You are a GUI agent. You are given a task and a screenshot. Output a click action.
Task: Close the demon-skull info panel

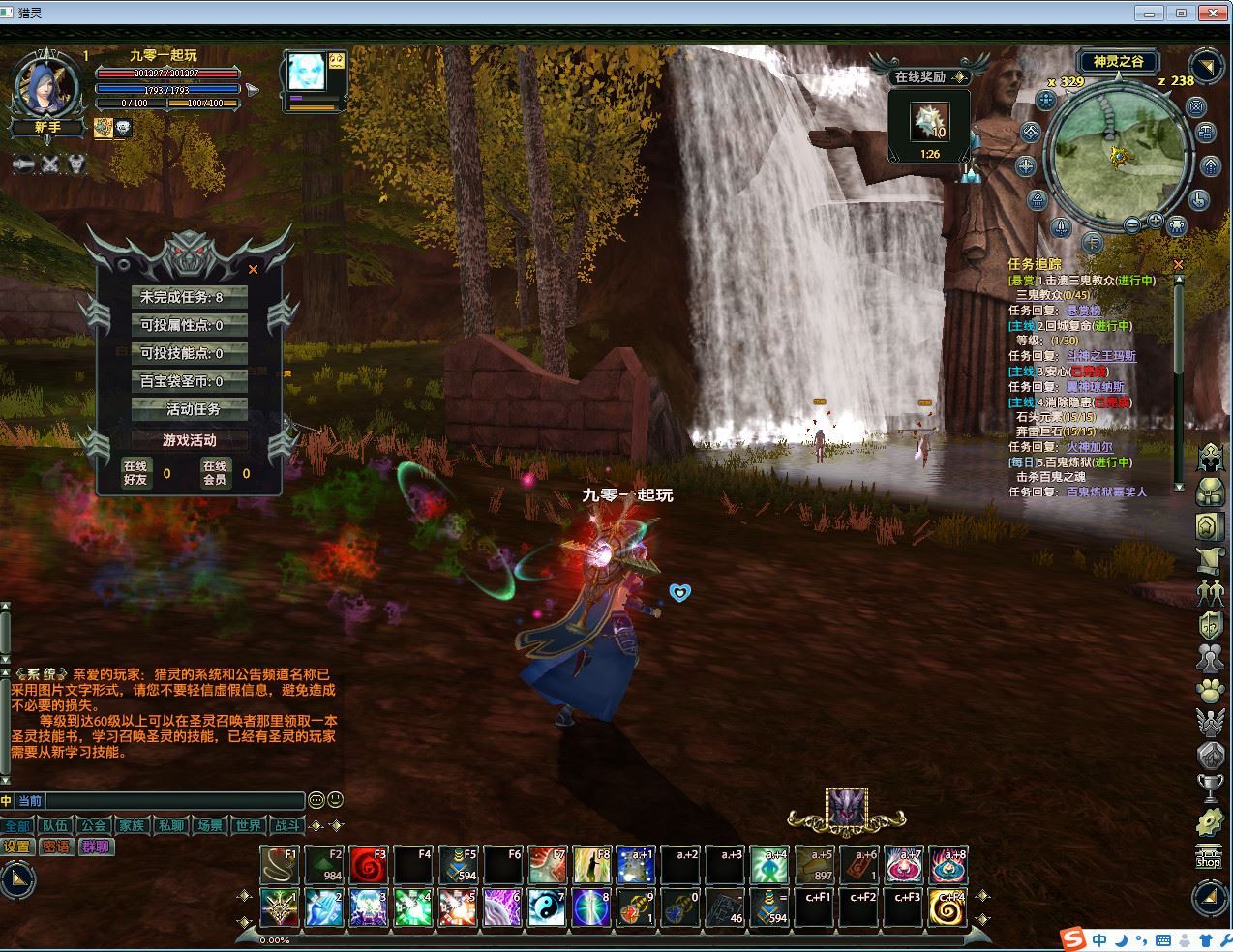tap(254, 270)
